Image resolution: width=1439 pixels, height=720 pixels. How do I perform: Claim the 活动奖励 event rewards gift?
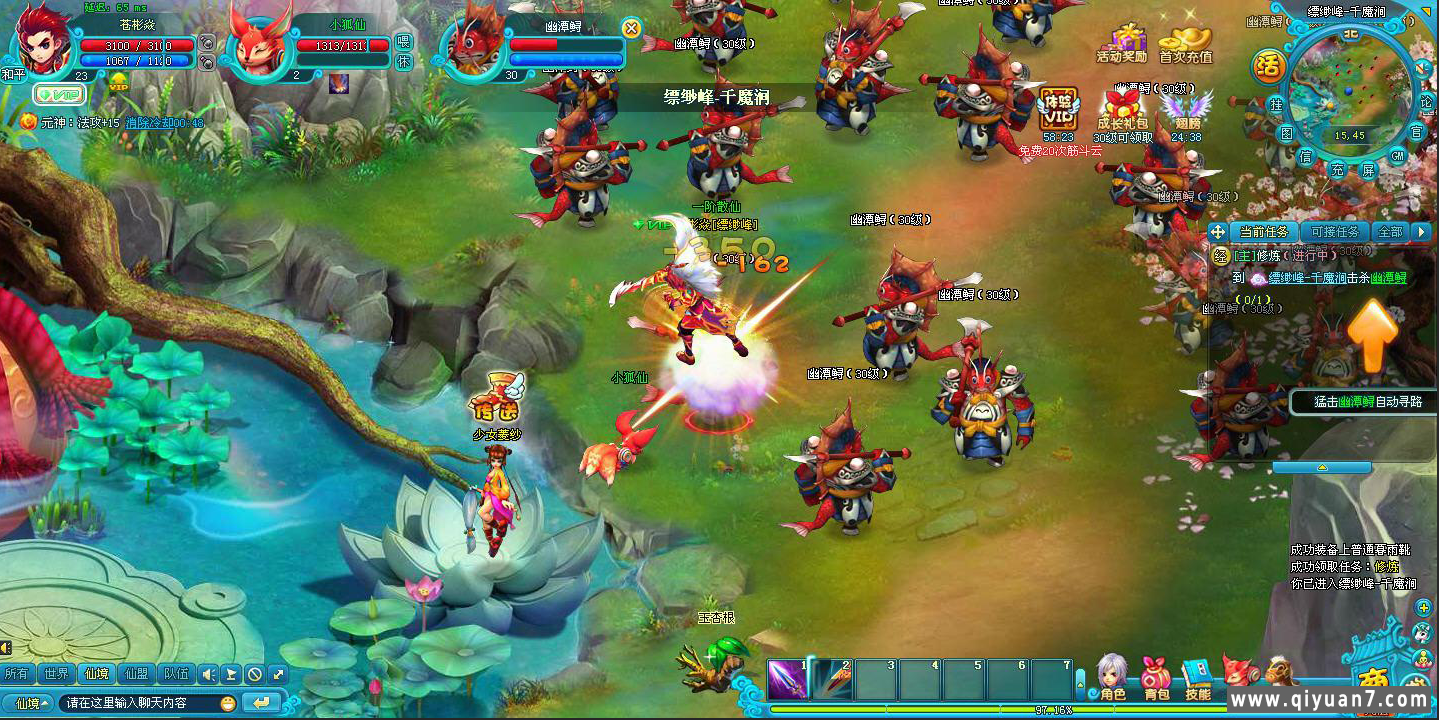(1122, 42)
